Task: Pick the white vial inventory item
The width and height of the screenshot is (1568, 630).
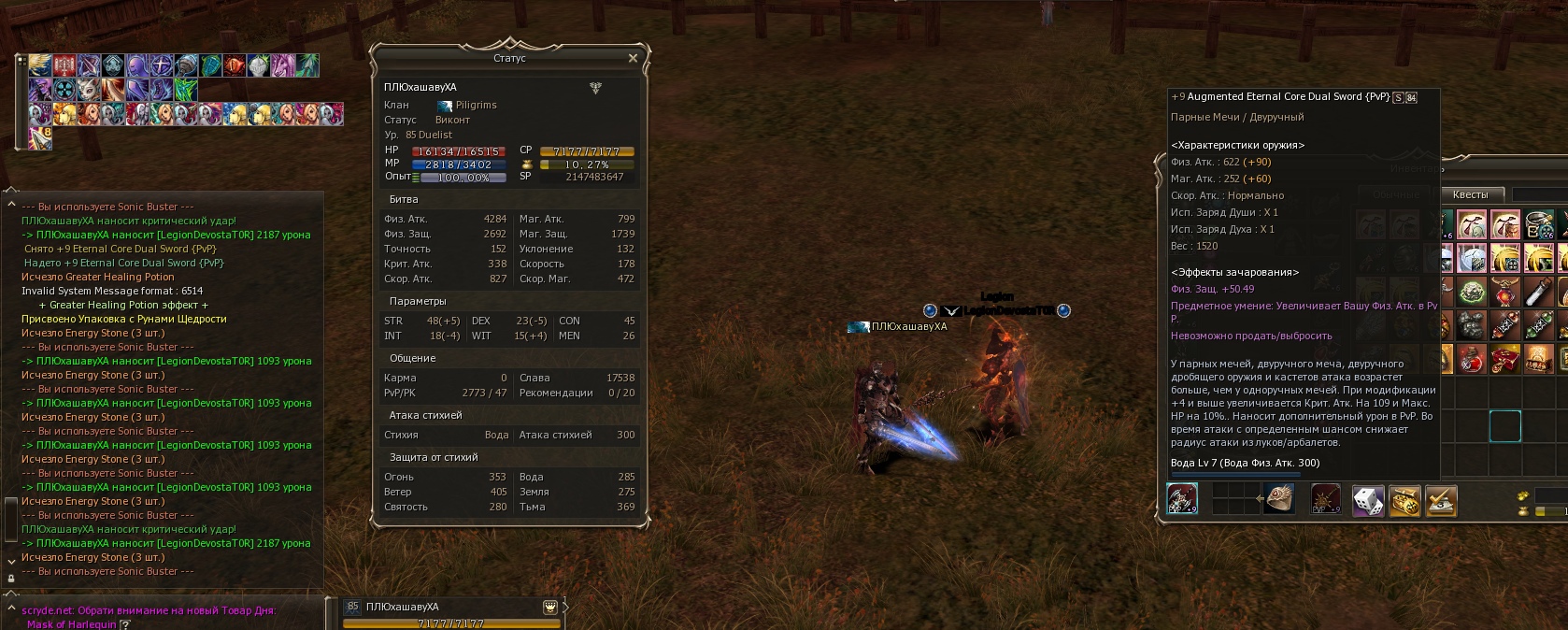Action: tap(1539, 292)
